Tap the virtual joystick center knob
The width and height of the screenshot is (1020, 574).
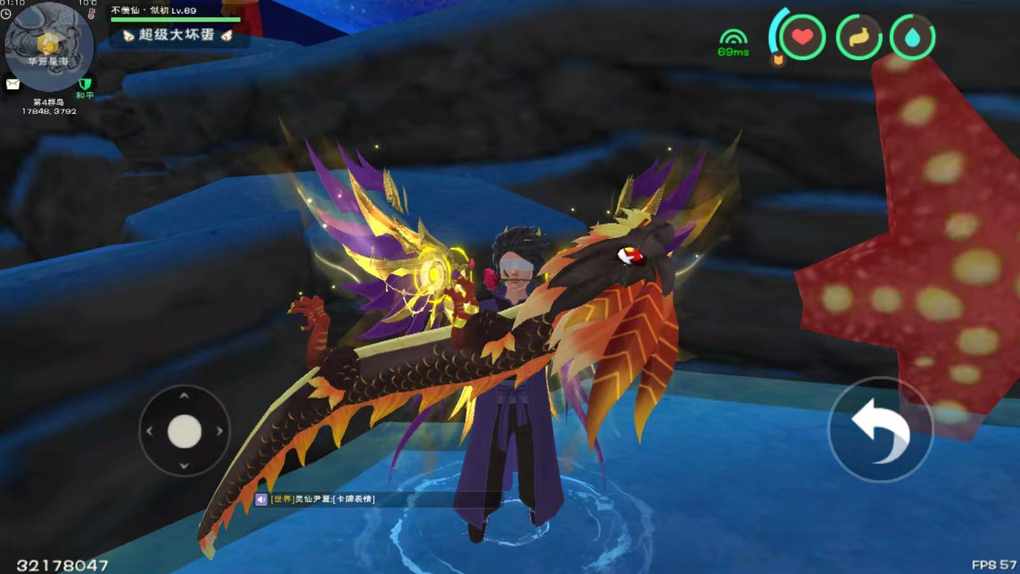pos(184,431)
